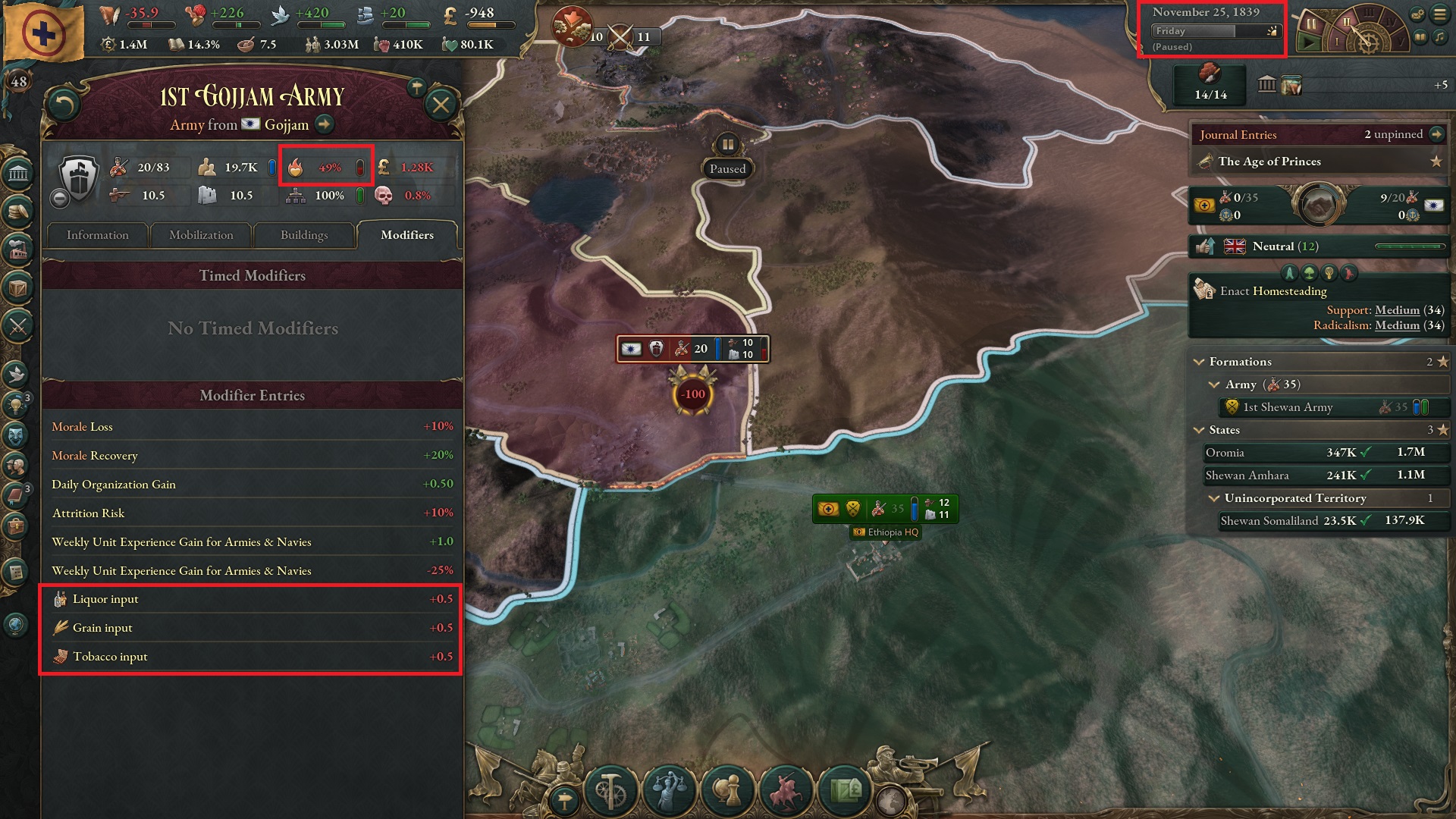Collapse the States section

[x=1200, y=430]
